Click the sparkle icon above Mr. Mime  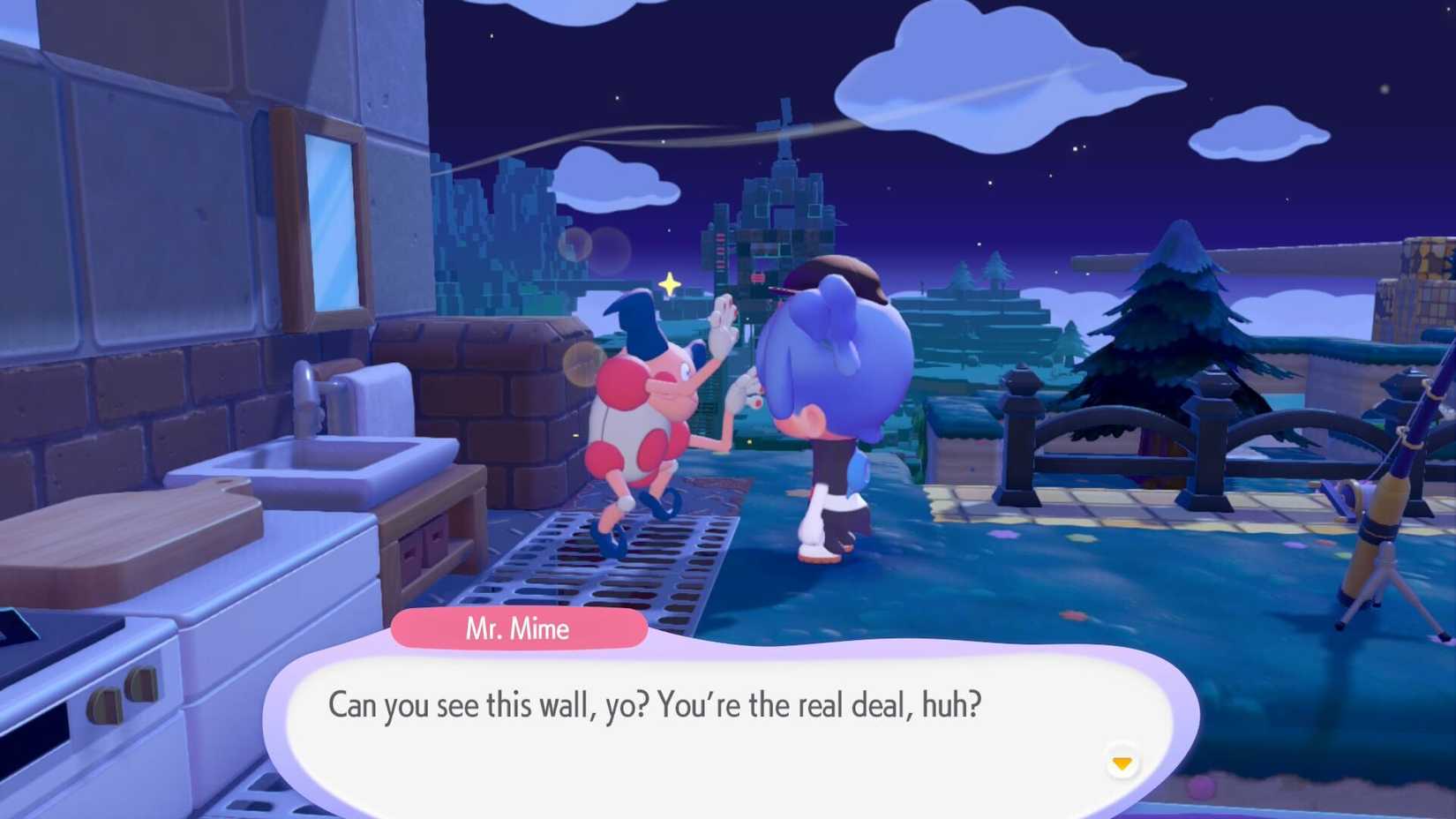pos(669,282)
